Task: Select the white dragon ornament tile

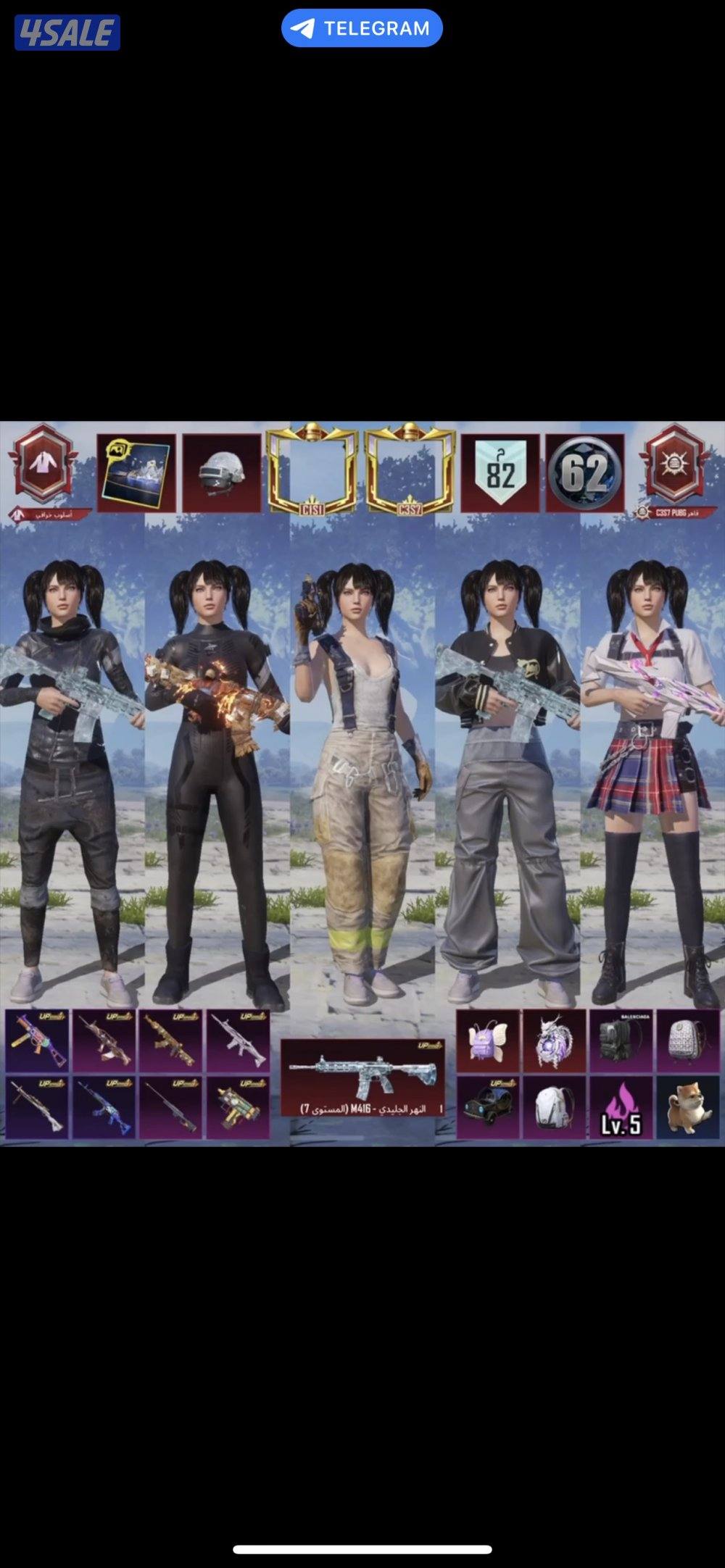Action: [554, 1041]
